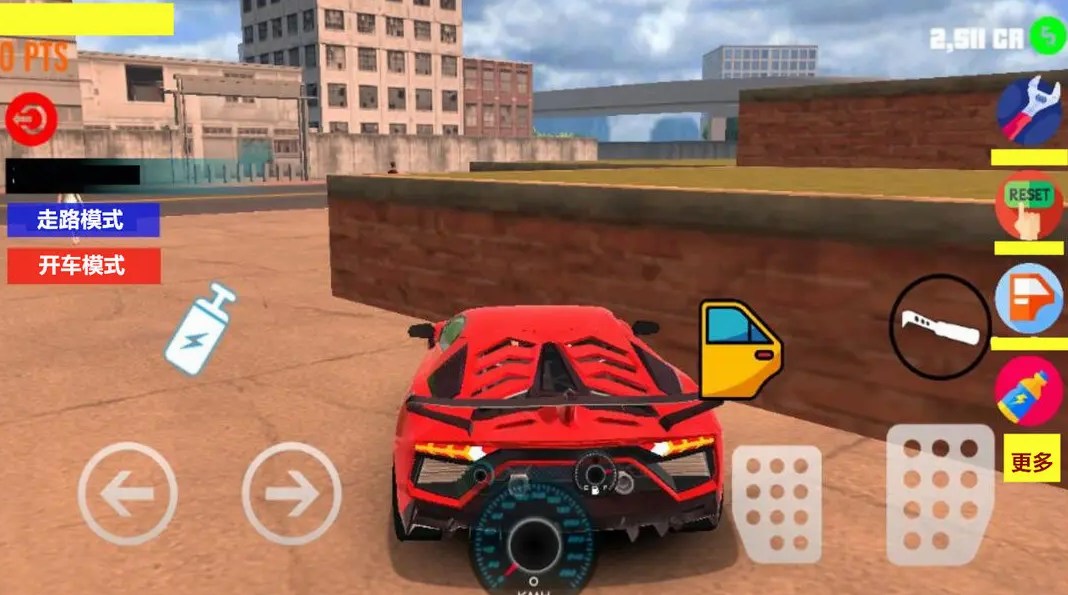Image resolution: width=1068 pixels, height=595 pixels.
Task: Steer right with the right arrow button
Action: click(x=291, y=493)
